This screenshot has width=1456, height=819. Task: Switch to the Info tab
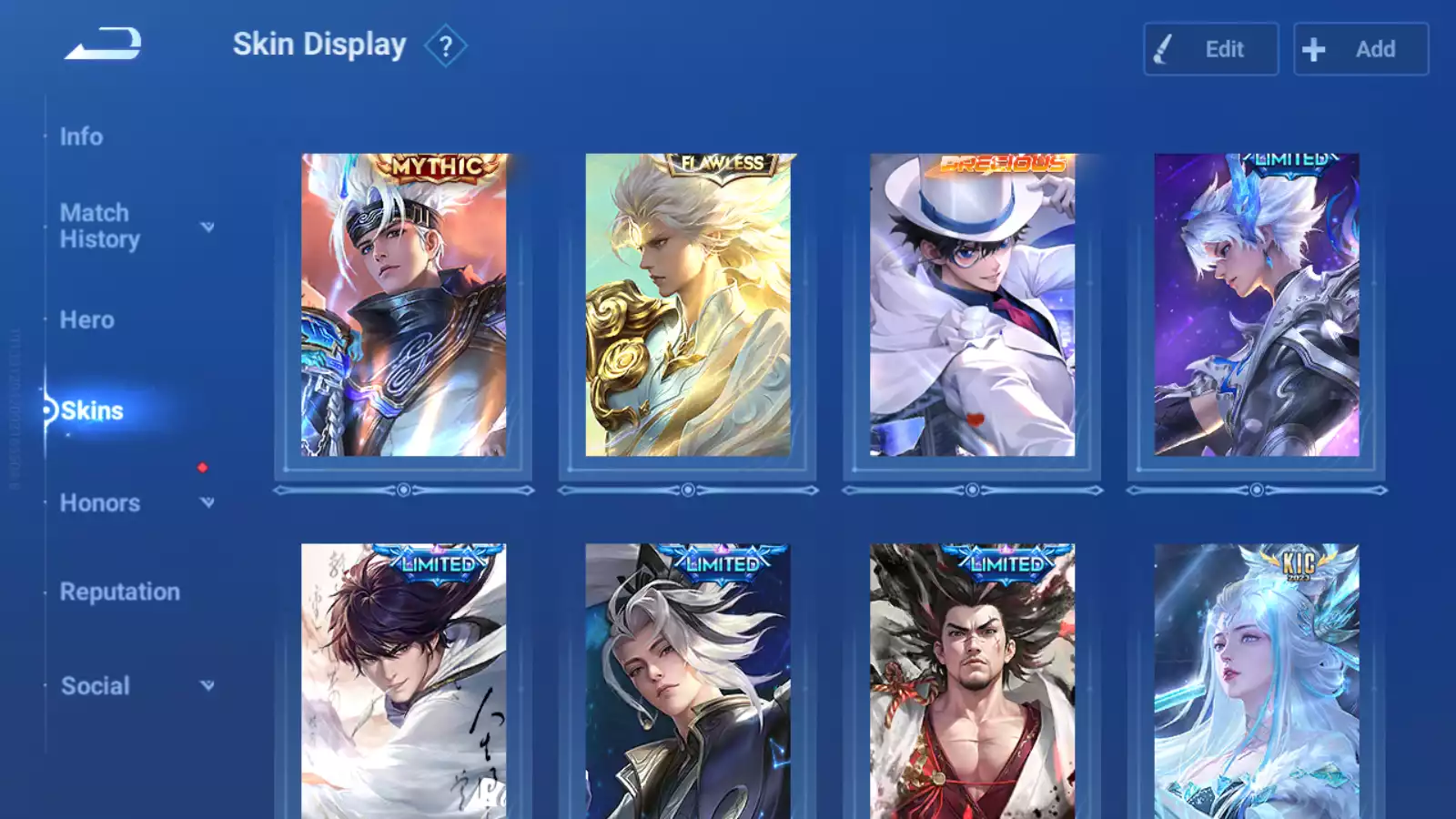coord(81,136)
